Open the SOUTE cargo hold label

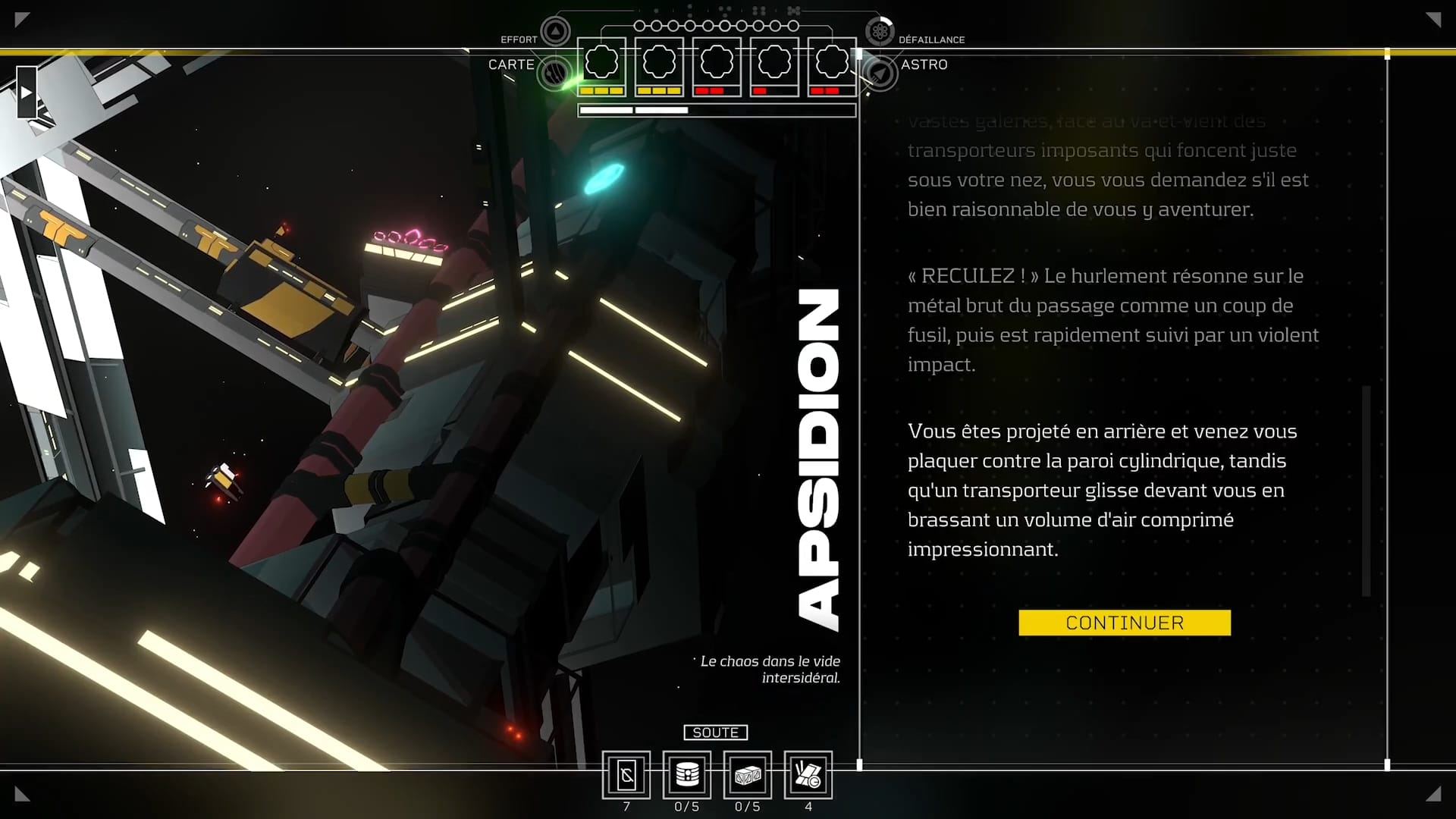715,733
